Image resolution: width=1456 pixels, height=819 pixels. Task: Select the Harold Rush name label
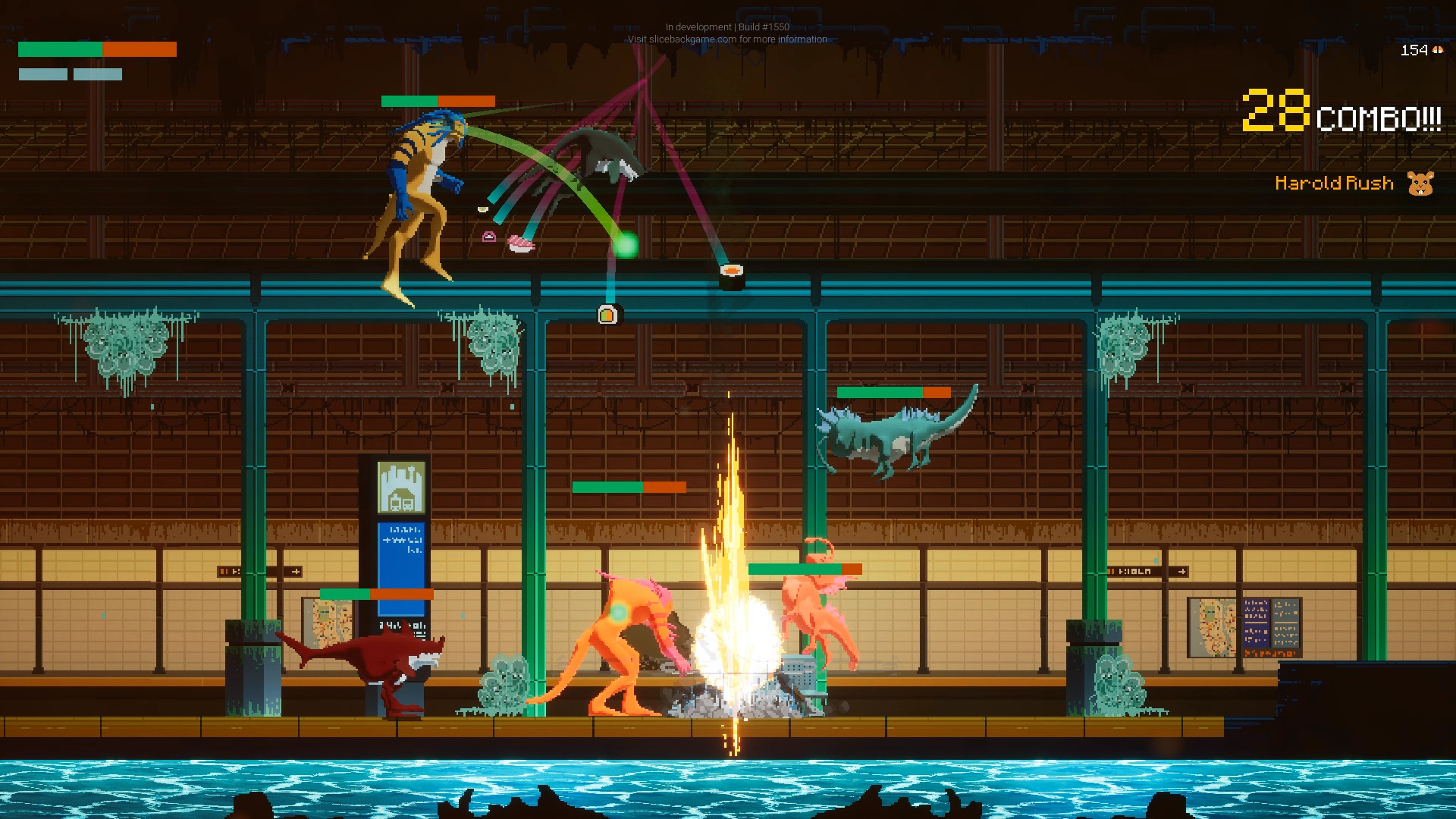(1335, 184)
